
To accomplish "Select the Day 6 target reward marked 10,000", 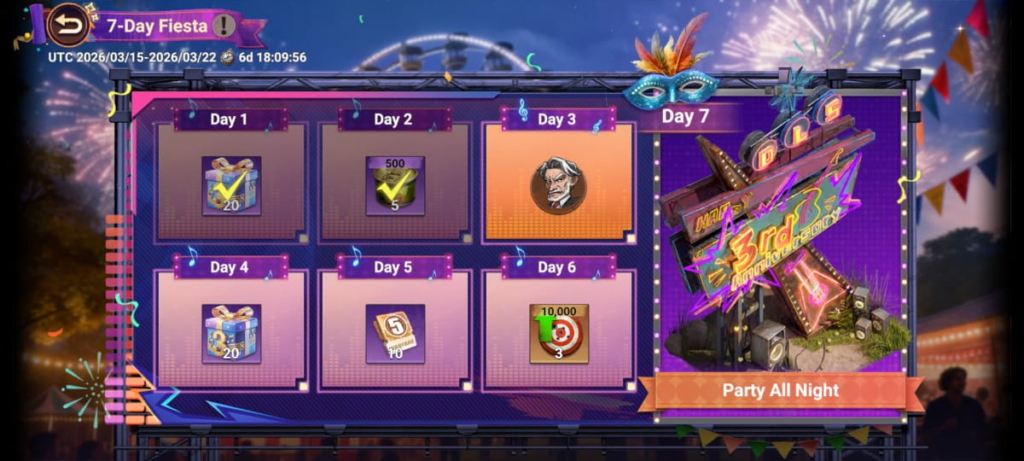I will 558,333.
